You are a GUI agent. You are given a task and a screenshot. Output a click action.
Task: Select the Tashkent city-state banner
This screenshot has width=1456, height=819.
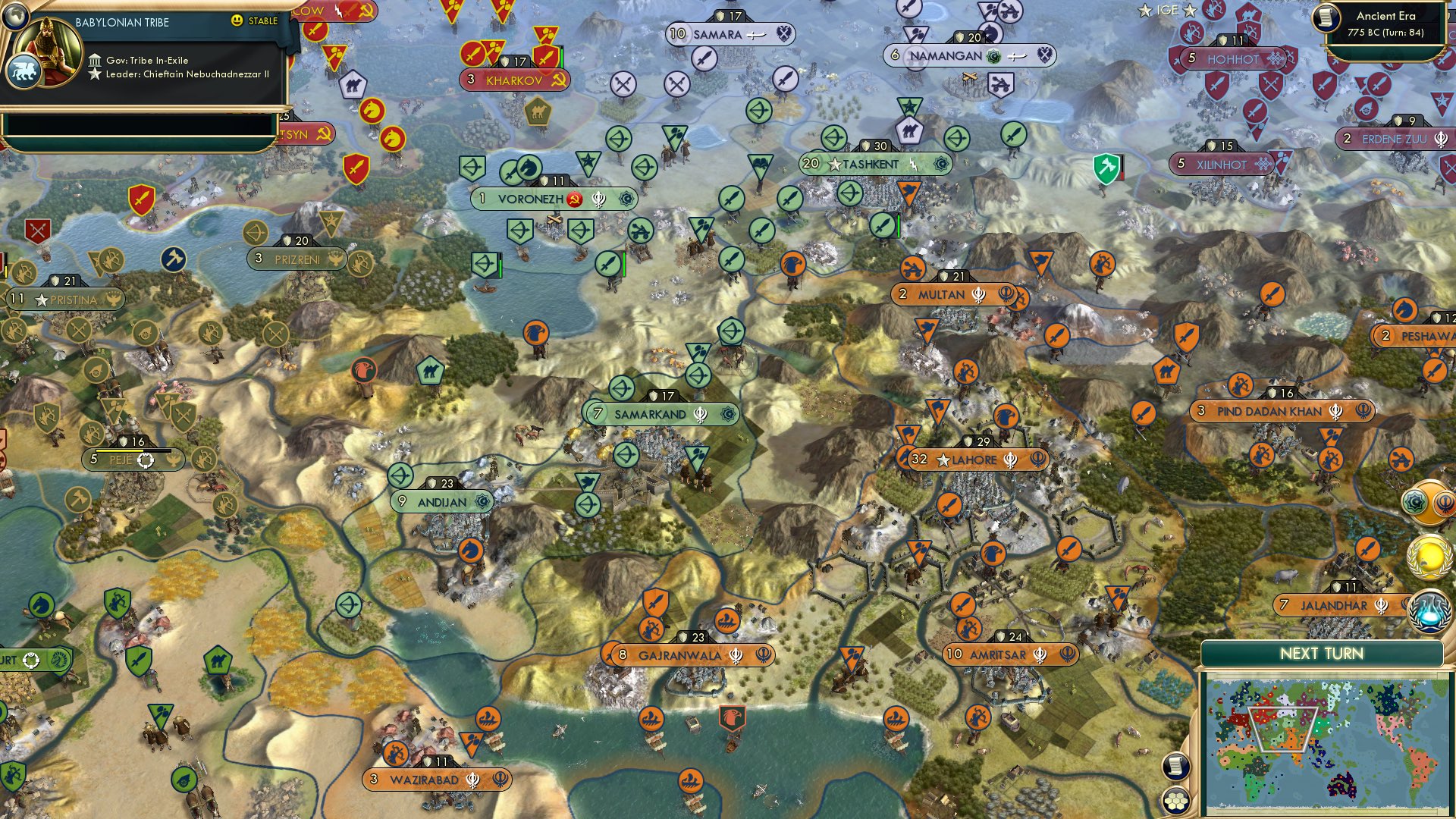click(x=871, y=163)
